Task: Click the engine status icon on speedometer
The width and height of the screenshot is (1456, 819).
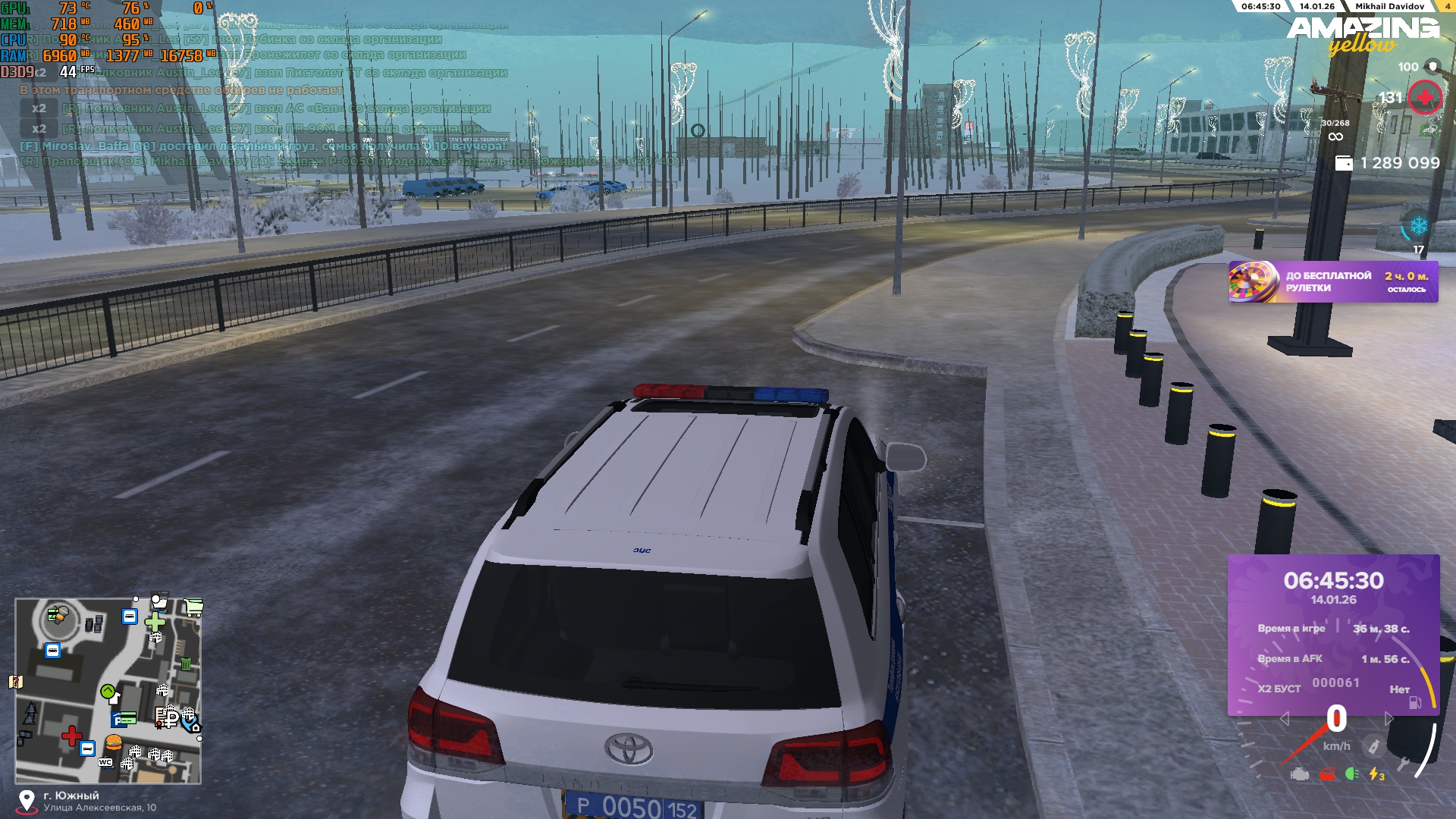Action: 1300,774
